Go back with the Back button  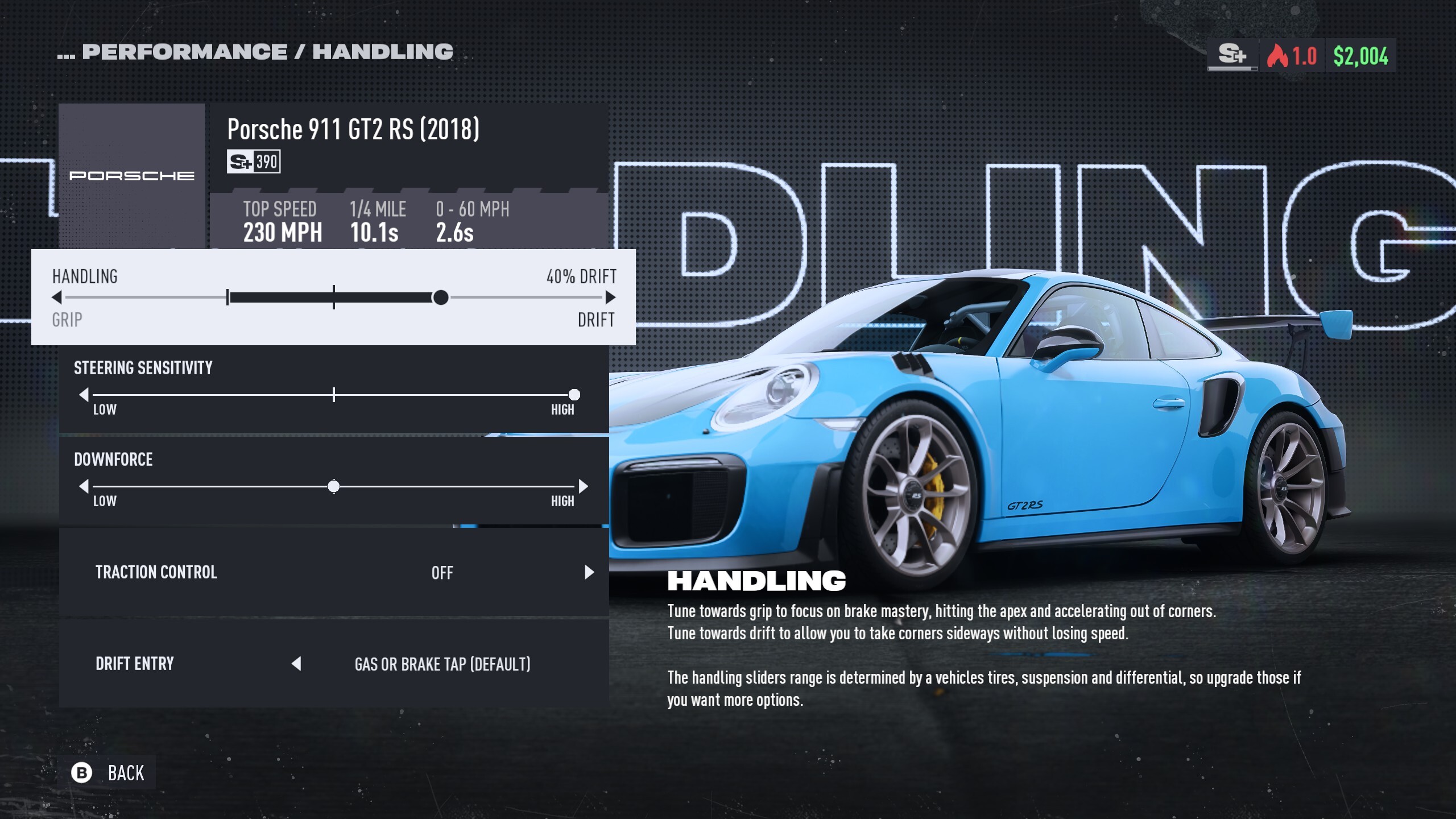[107, 773]
